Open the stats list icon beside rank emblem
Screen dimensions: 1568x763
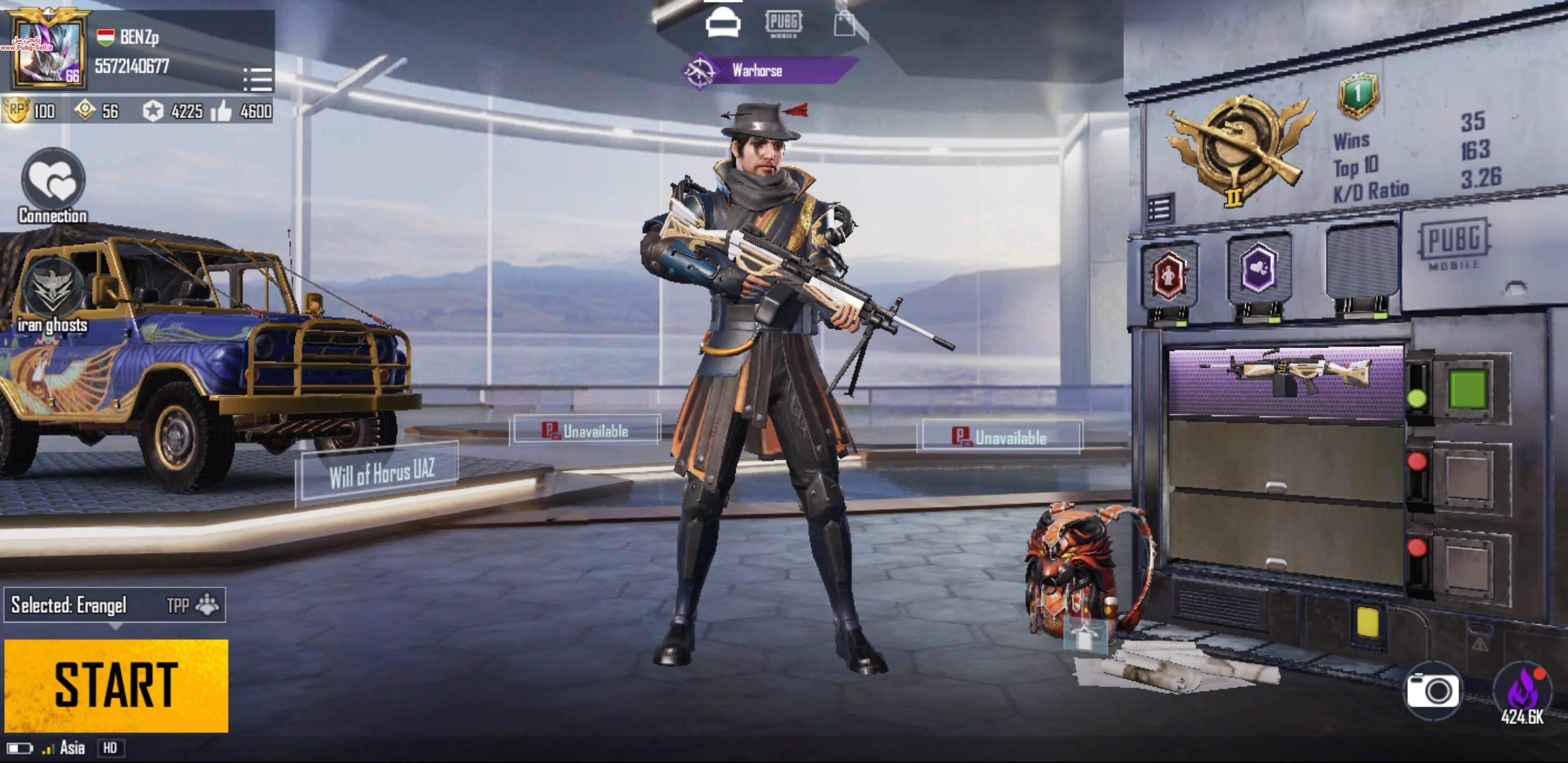pos(1159,210)
